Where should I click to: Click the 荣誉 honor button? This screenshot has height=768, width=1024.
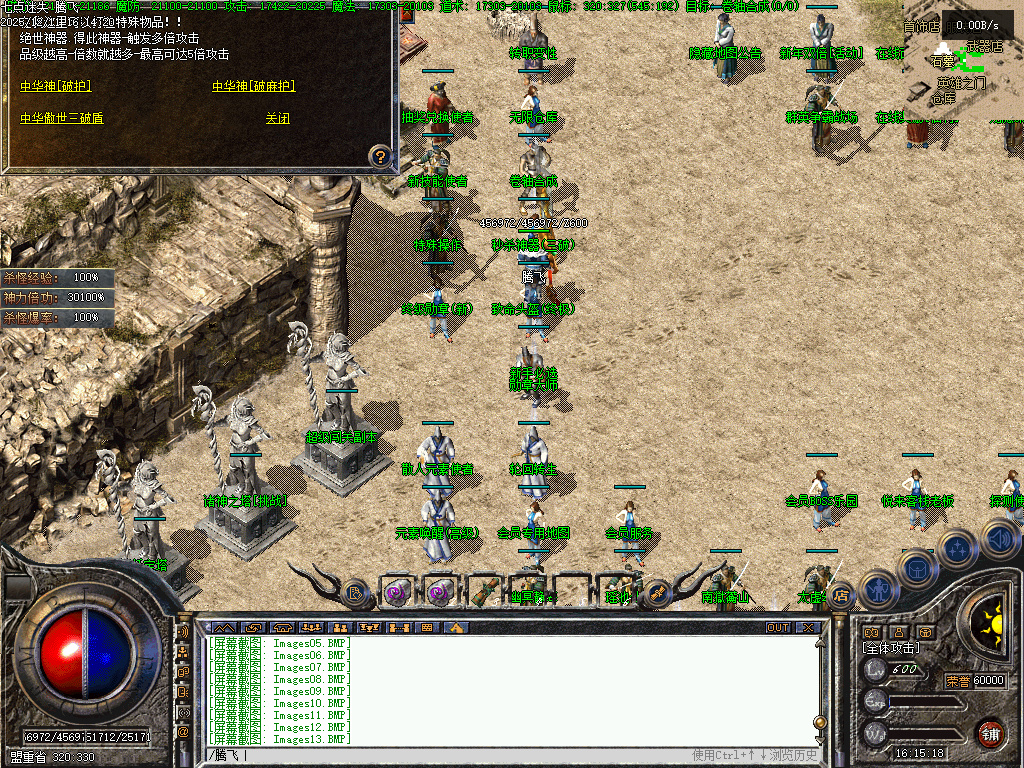(957, 681)
